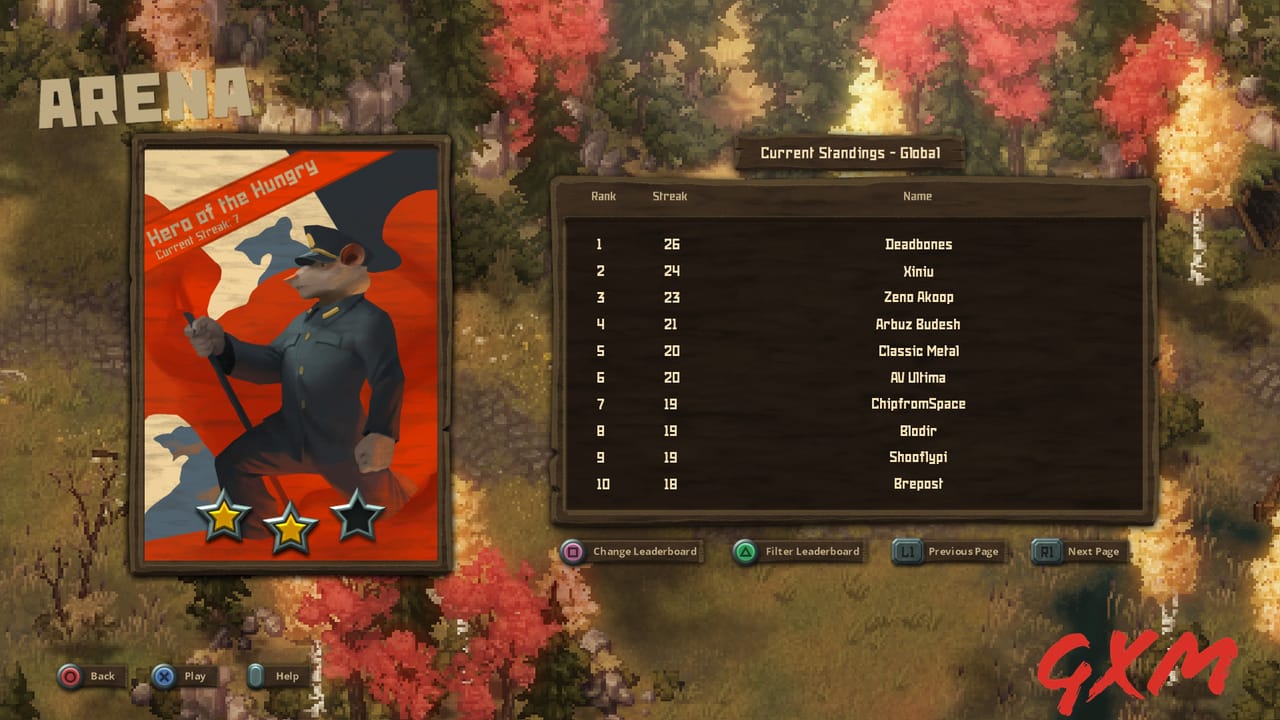The height and width of the screenshot is (720, 1280).
Task: Open the Current Standings - Global header
Action: pyautogui.click(x=849, y=153)
